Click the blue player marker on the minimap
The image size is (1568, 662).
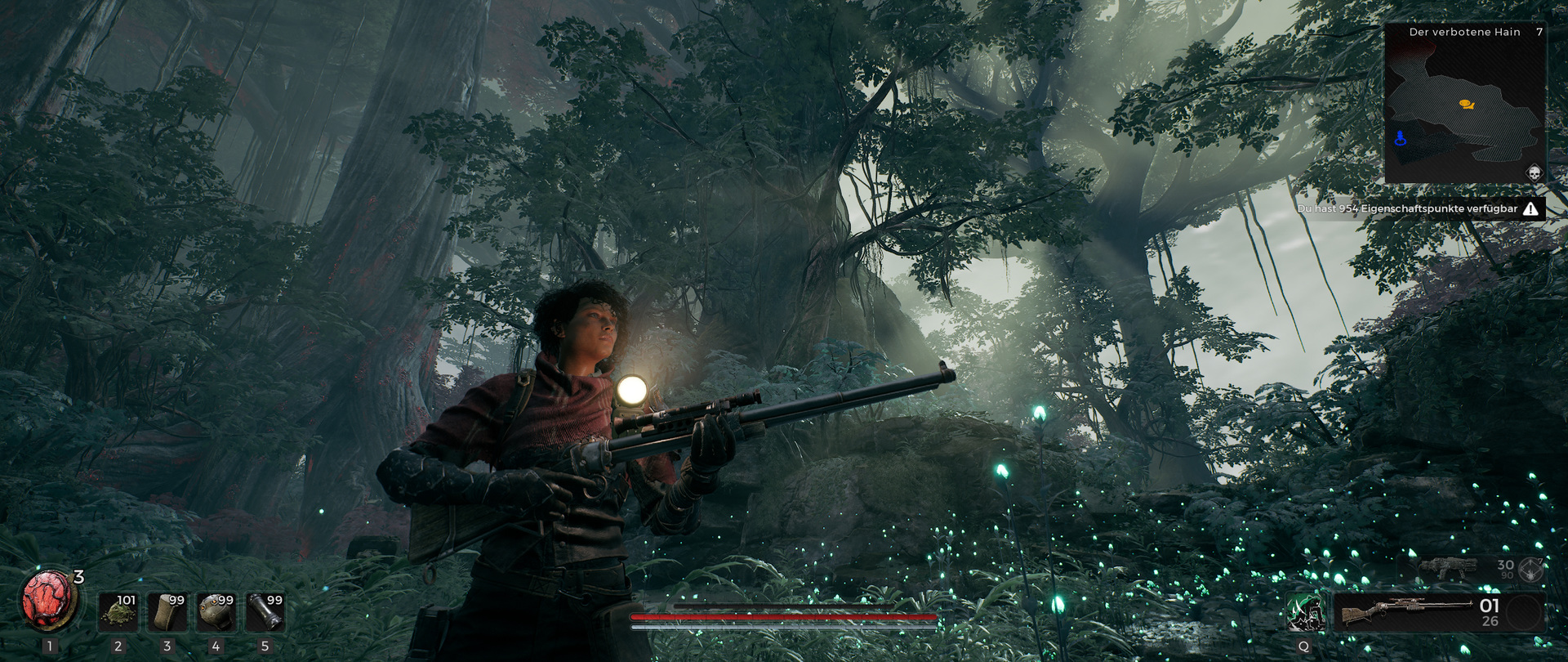pyautogui.click(x=1401, y=138)
